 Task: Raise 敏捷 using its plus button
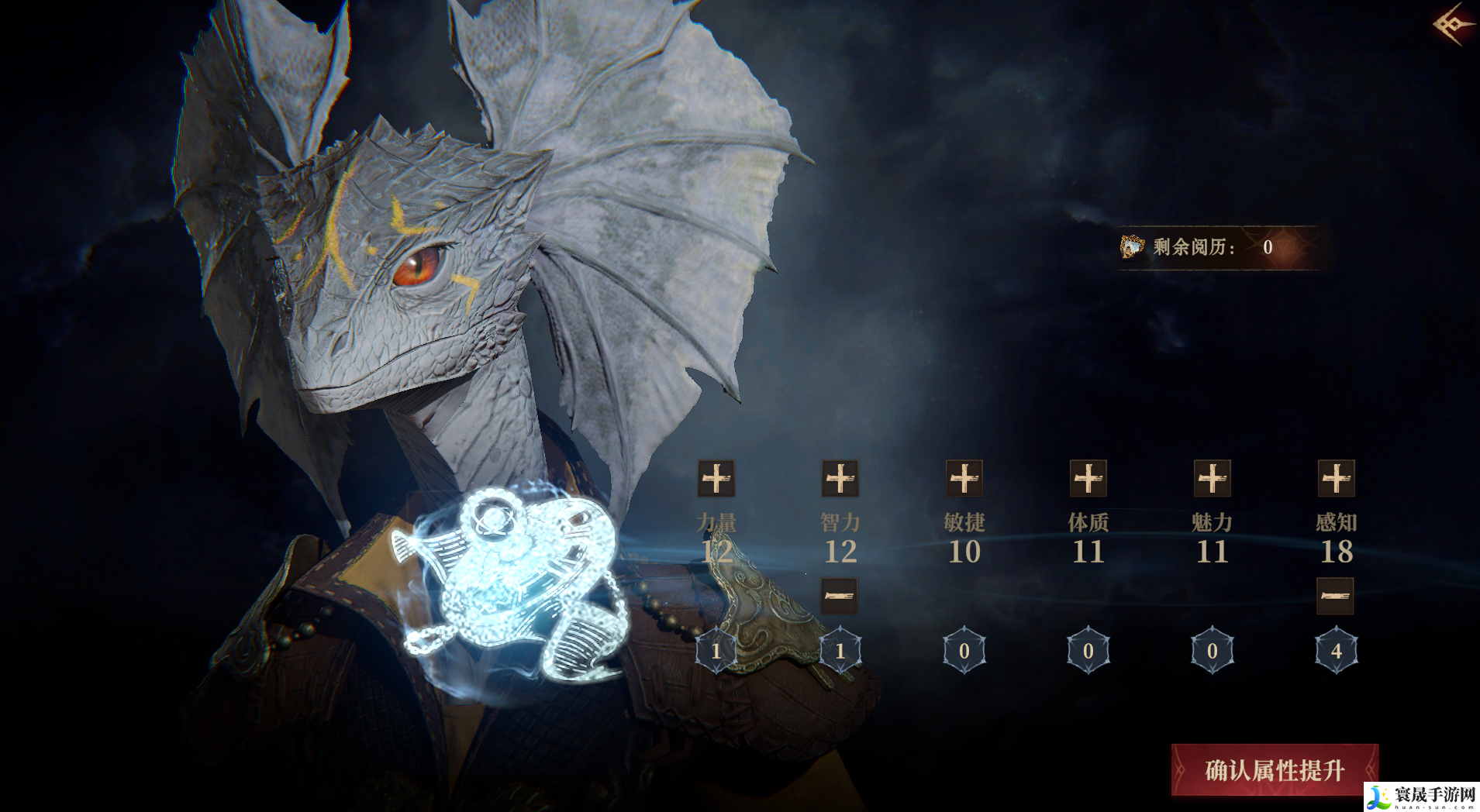coord(964,479)
